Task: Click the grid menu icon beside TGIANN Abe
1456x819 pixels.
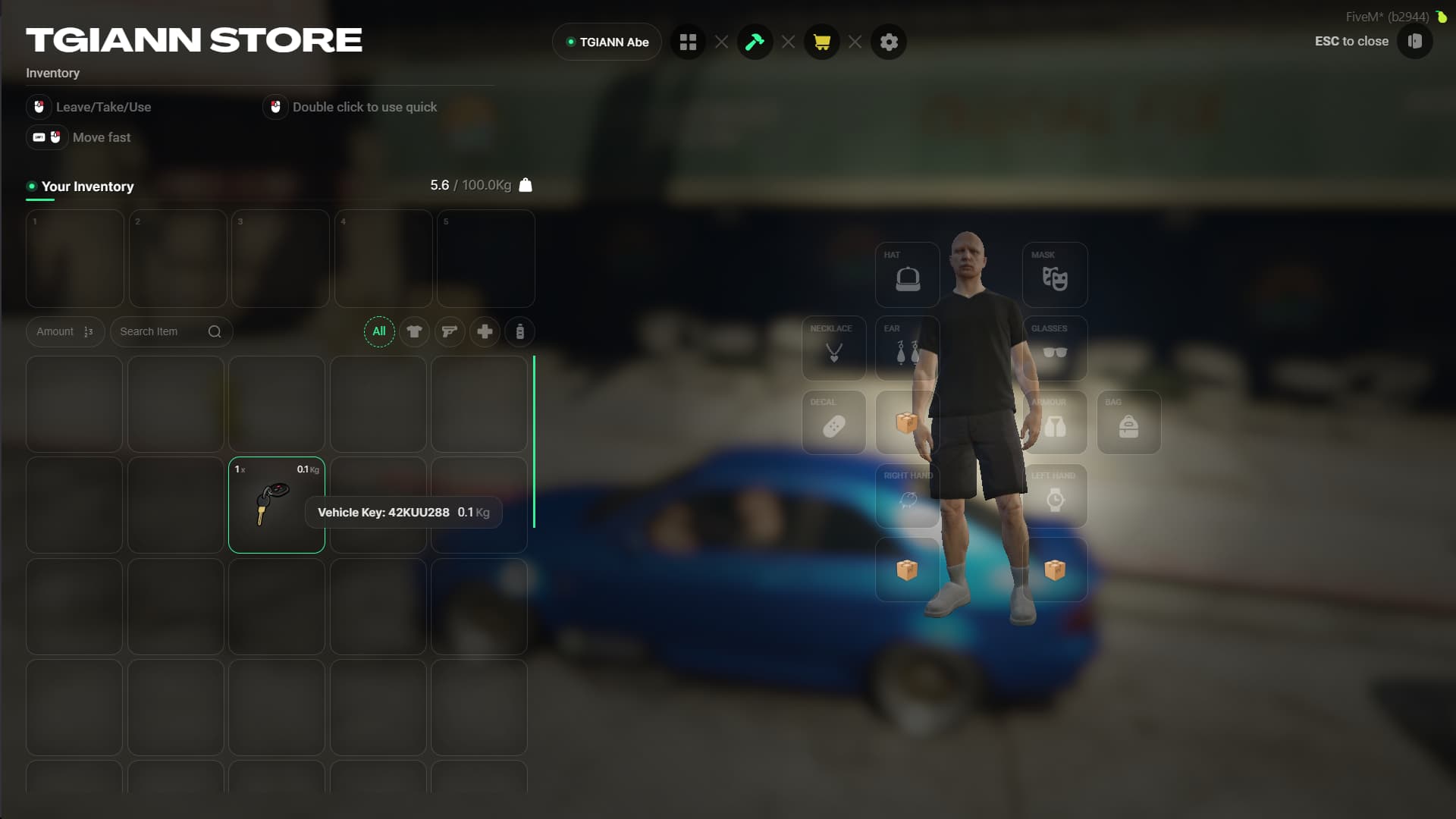Action: click(688, 42)
